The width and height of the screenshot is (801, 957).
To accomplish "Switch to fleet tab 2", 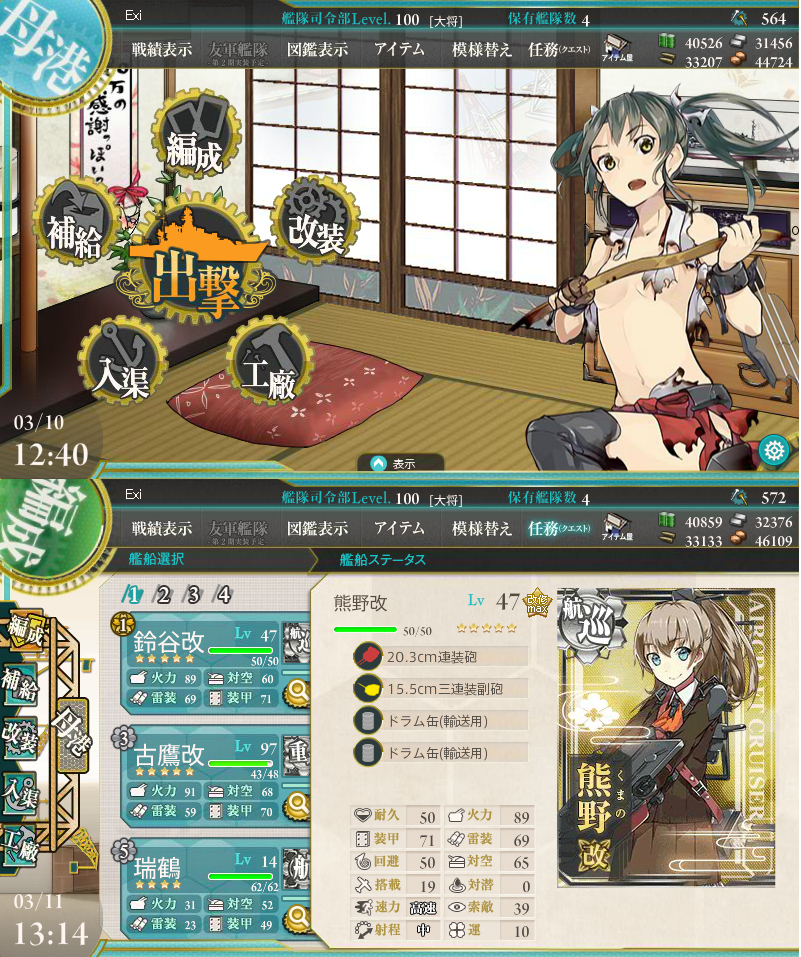I will point(162,595).
